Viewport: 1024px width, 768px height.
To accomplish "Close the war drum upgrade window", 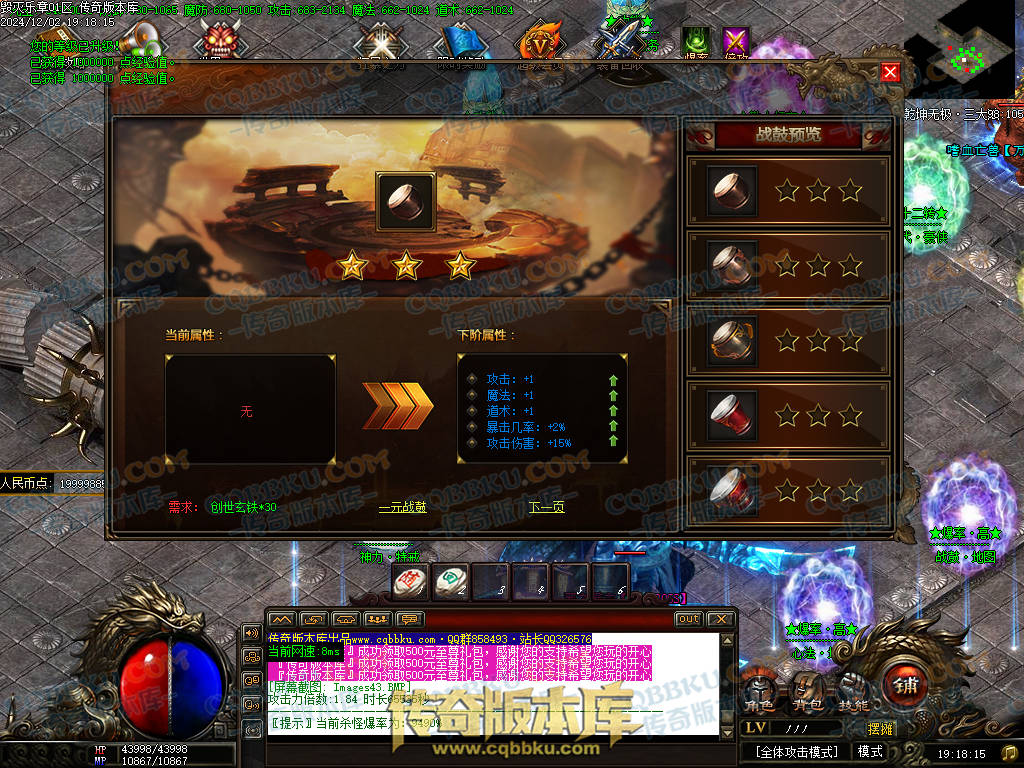I will [x=889, y=72].
